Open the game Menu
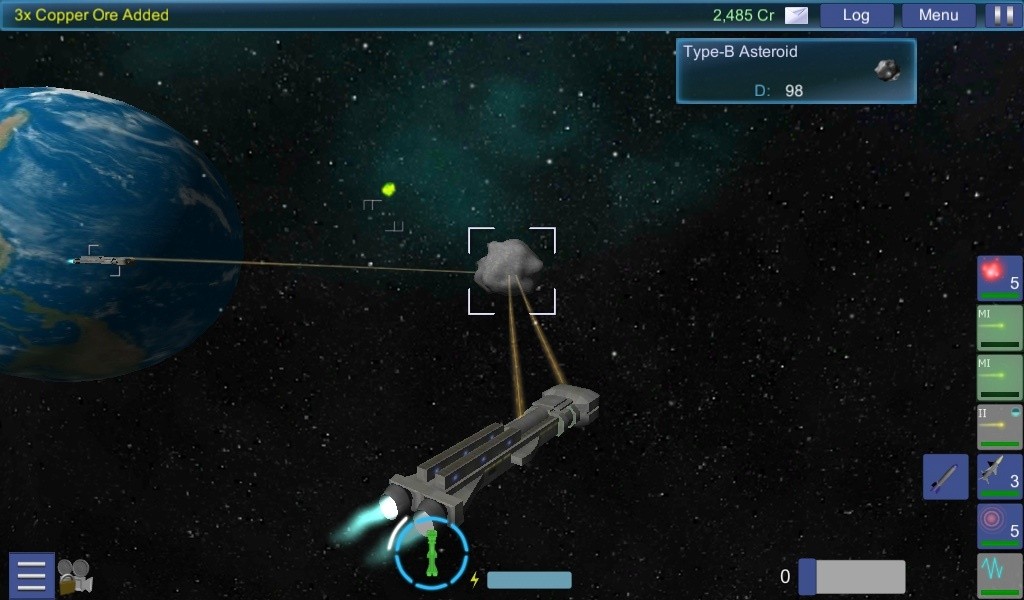The height and width of the screenshot is (600, 1024). [938, 15]
